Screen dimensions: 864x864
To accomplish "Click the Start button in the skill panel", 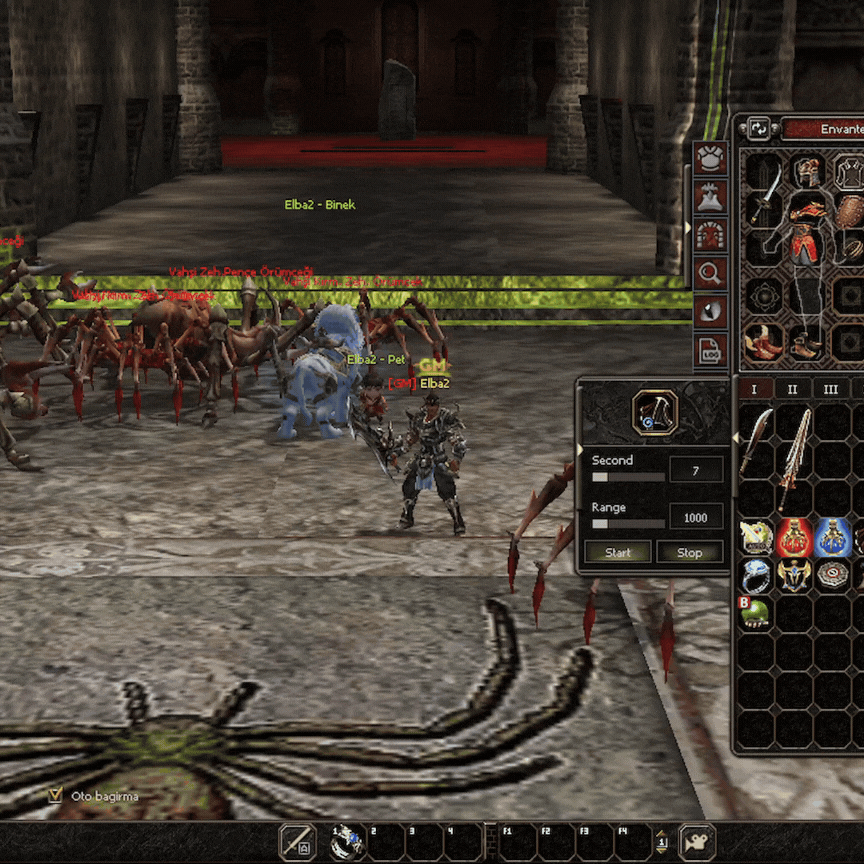I will (x=618, y=552).
